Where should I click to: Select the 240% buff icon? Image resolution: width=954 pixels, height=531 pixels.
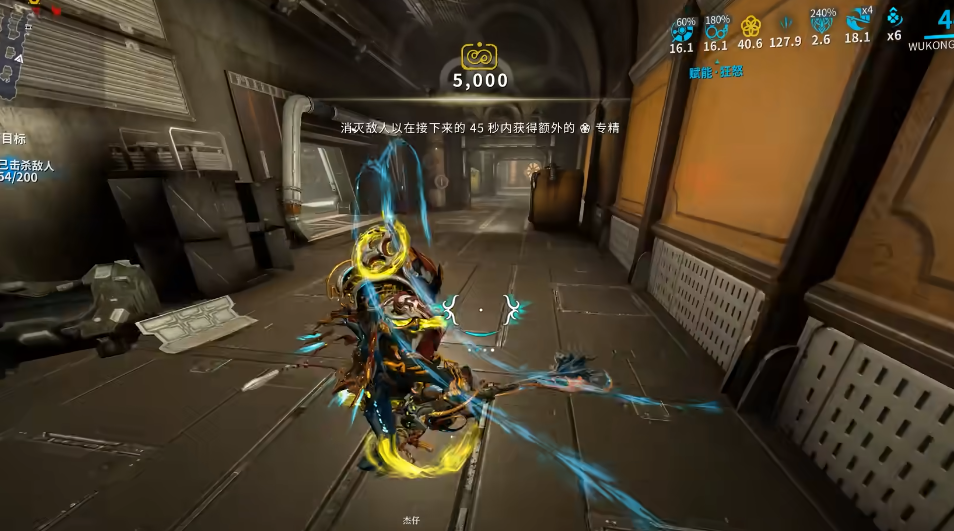(821, 26)
